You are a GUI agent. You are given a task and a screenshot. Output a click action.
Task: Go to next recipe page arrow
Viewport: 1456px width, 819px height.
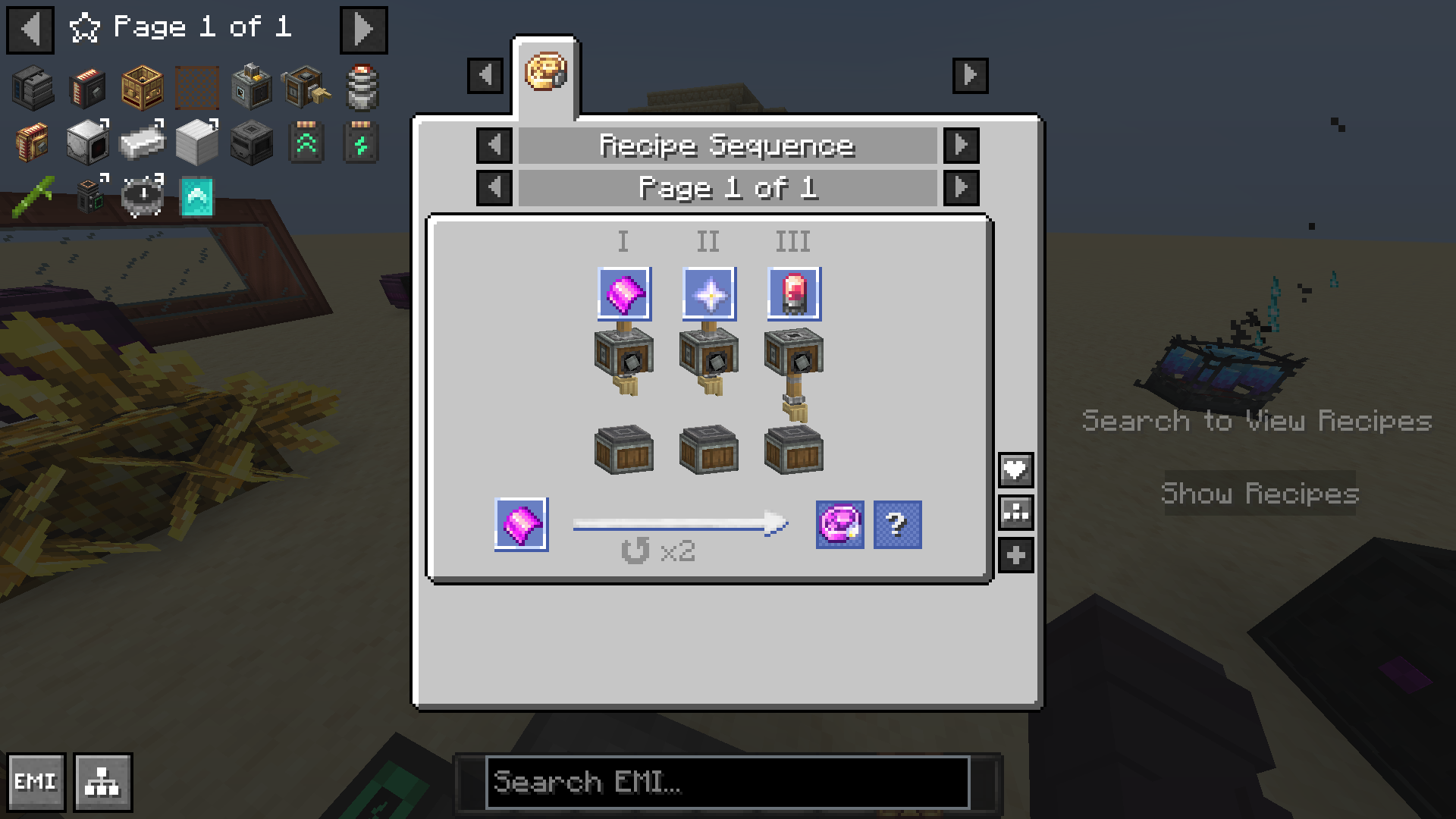(961, 187)
